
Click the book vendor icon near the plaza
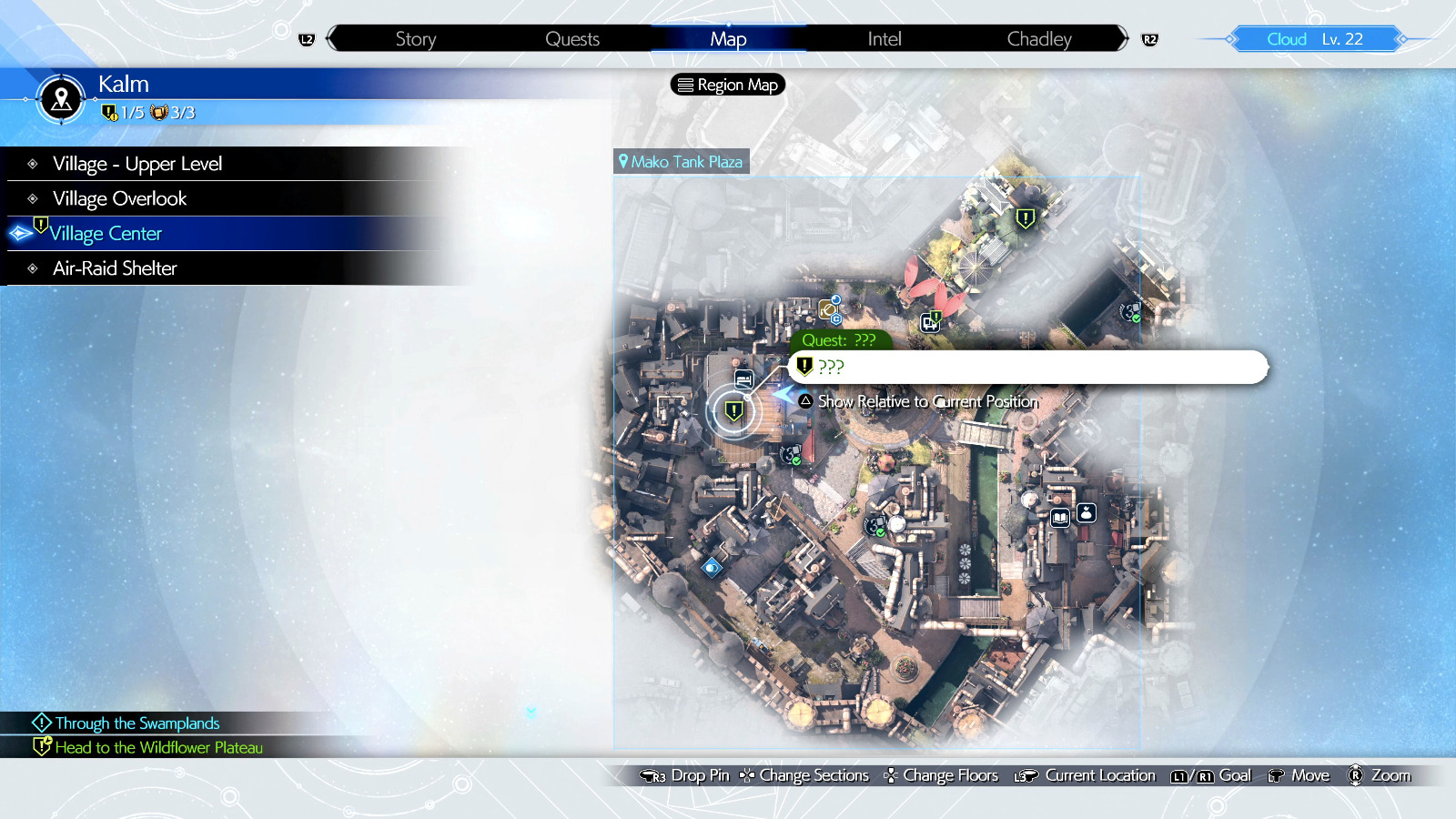pyautogui.click(x=1059, y=515)
